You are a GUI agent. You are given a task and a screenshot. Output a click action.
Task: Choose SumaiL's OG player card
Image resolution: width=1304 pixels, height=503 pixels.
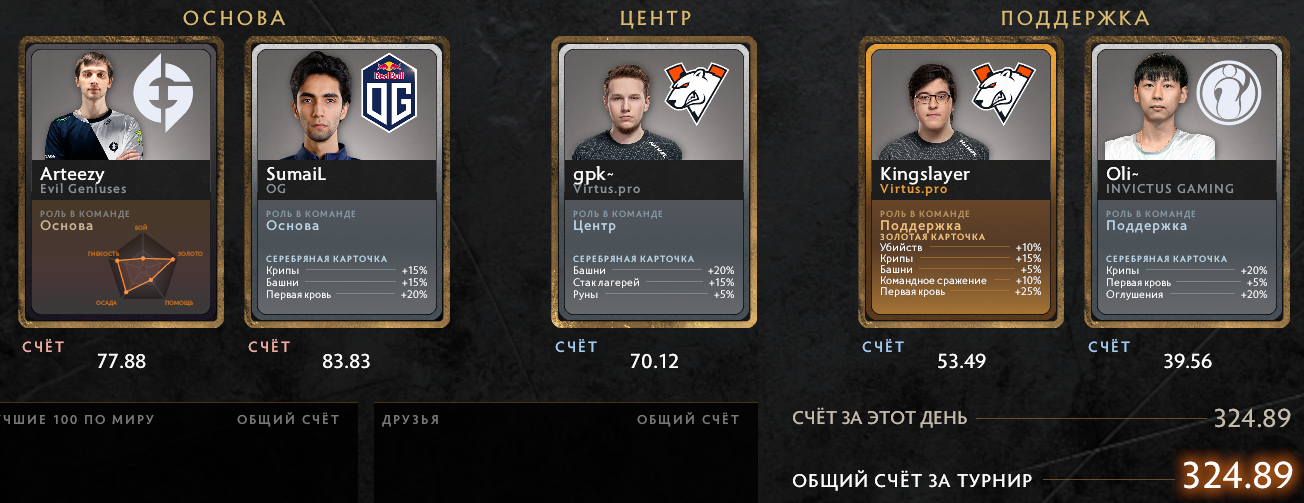tap(347, 180)
